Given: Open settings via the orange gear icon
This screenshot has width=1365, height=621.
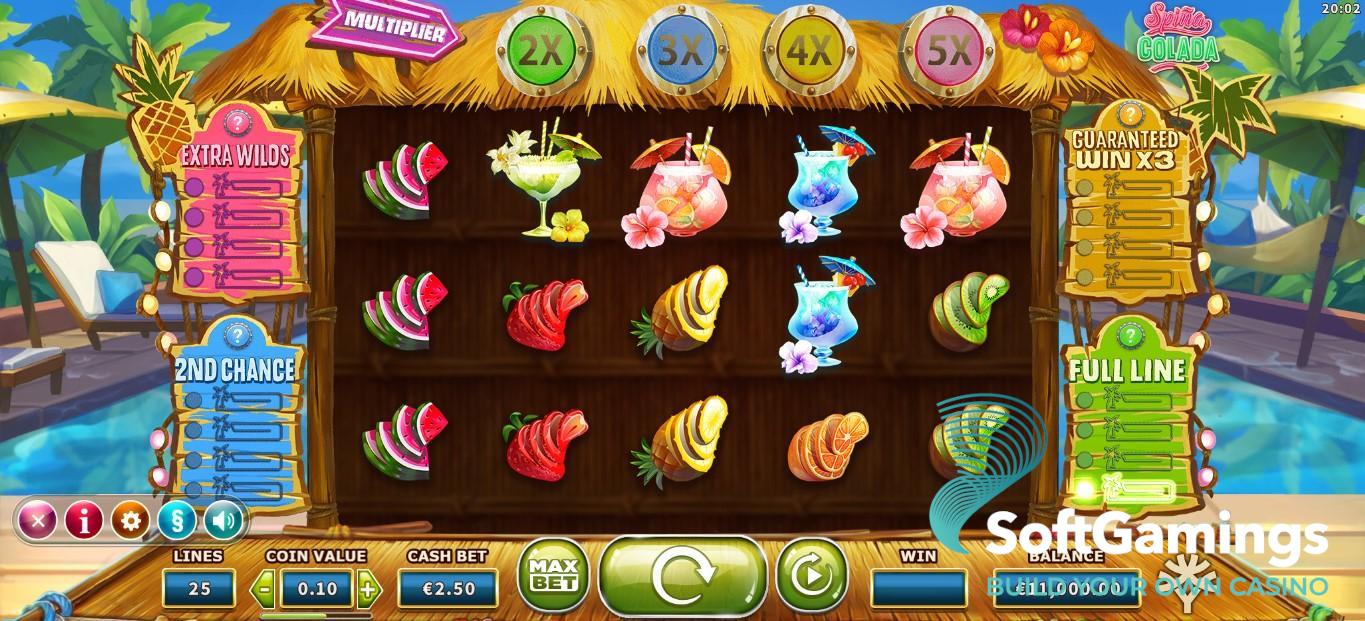Looking at the screenshot, I should [130, 520].
